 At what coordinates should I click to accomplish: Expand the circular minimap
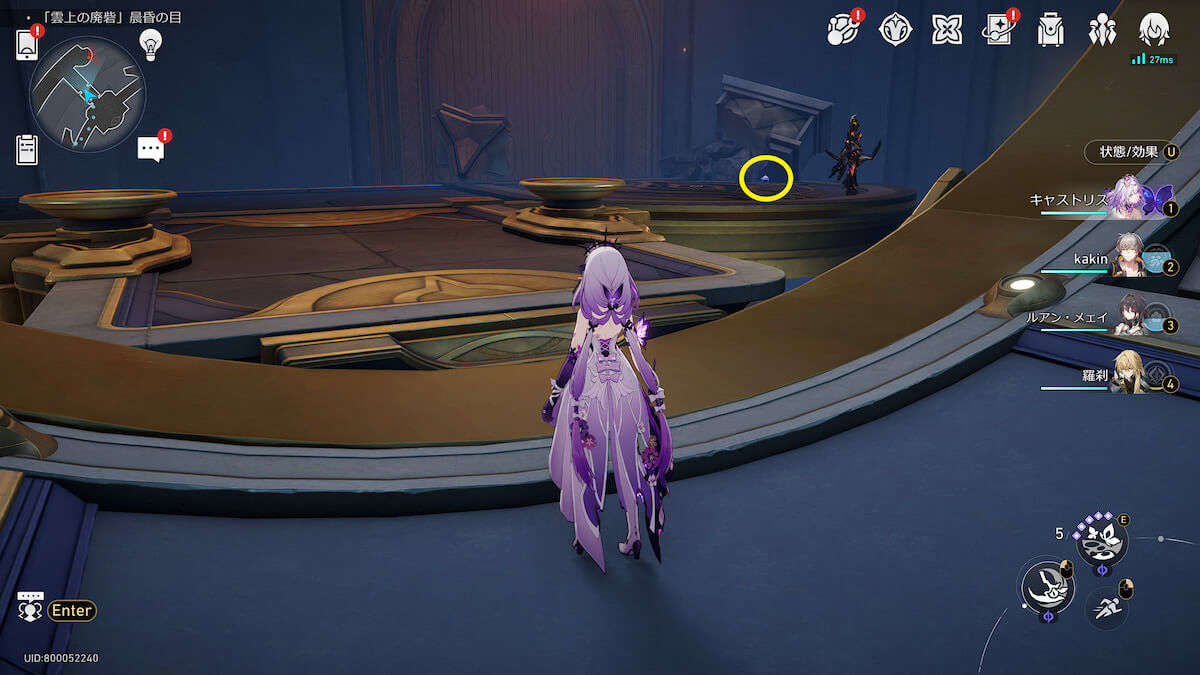88,94
